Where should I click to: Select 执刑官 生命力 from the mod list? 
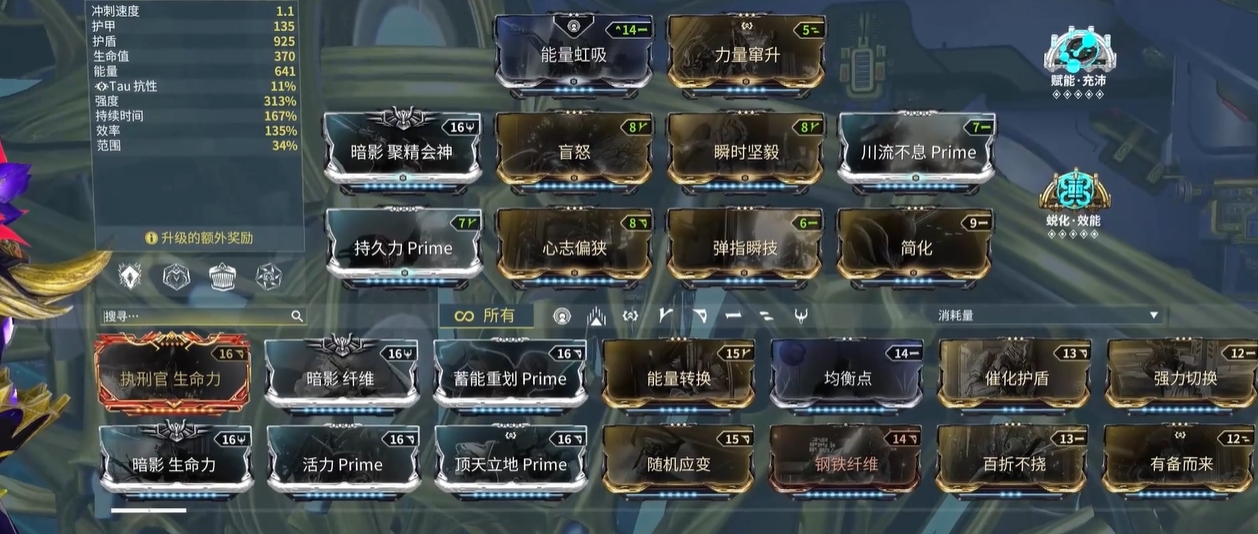point(171,379)
